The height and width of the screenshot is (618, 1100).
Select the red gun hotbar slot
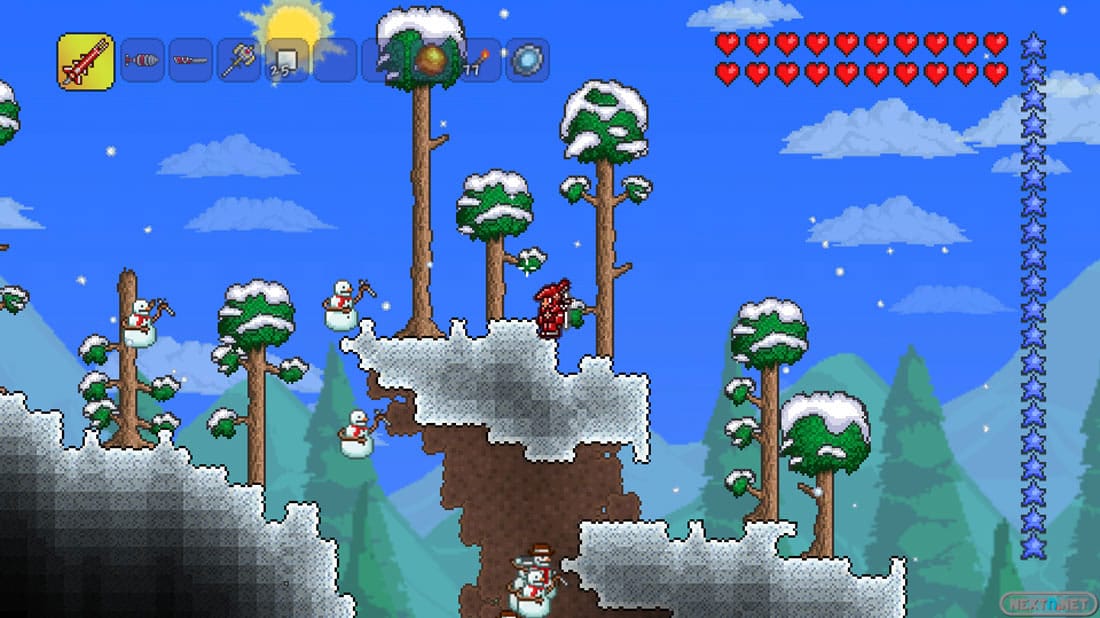pyautogui.click(x=85, y=61)
